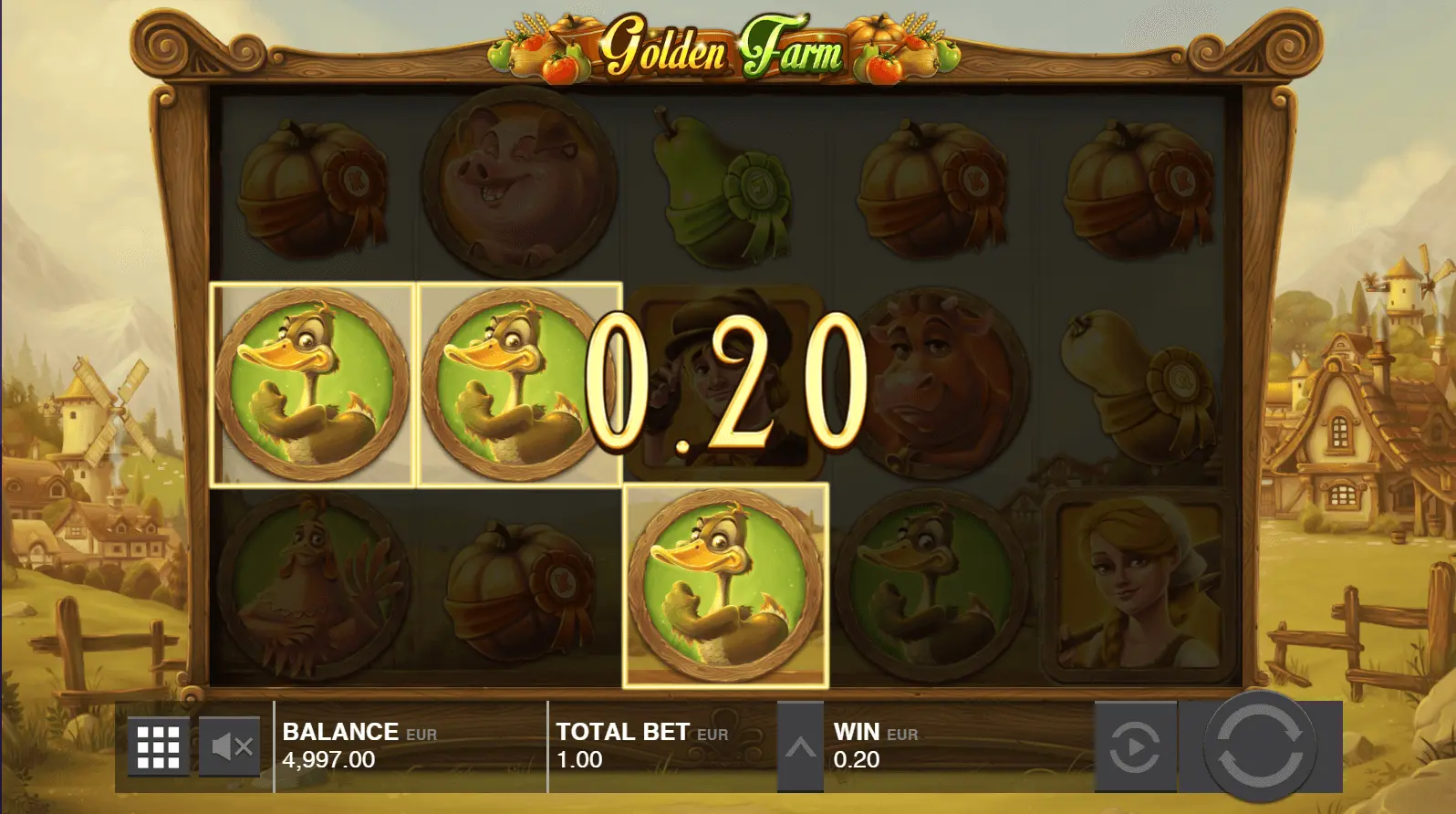
Task: Open the grid menu button
Action: [x=158, y=747]
